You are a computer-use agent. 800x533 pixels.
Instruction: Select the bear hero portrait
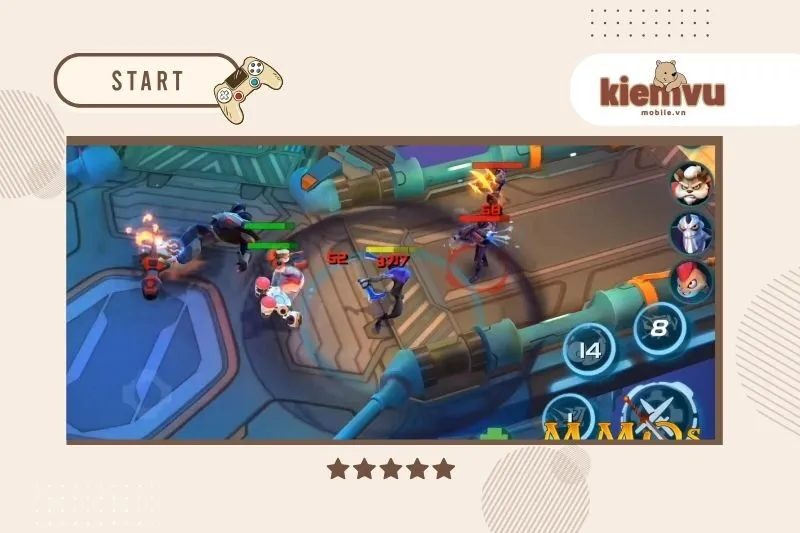pyautogui.click(x=691, y=182)
